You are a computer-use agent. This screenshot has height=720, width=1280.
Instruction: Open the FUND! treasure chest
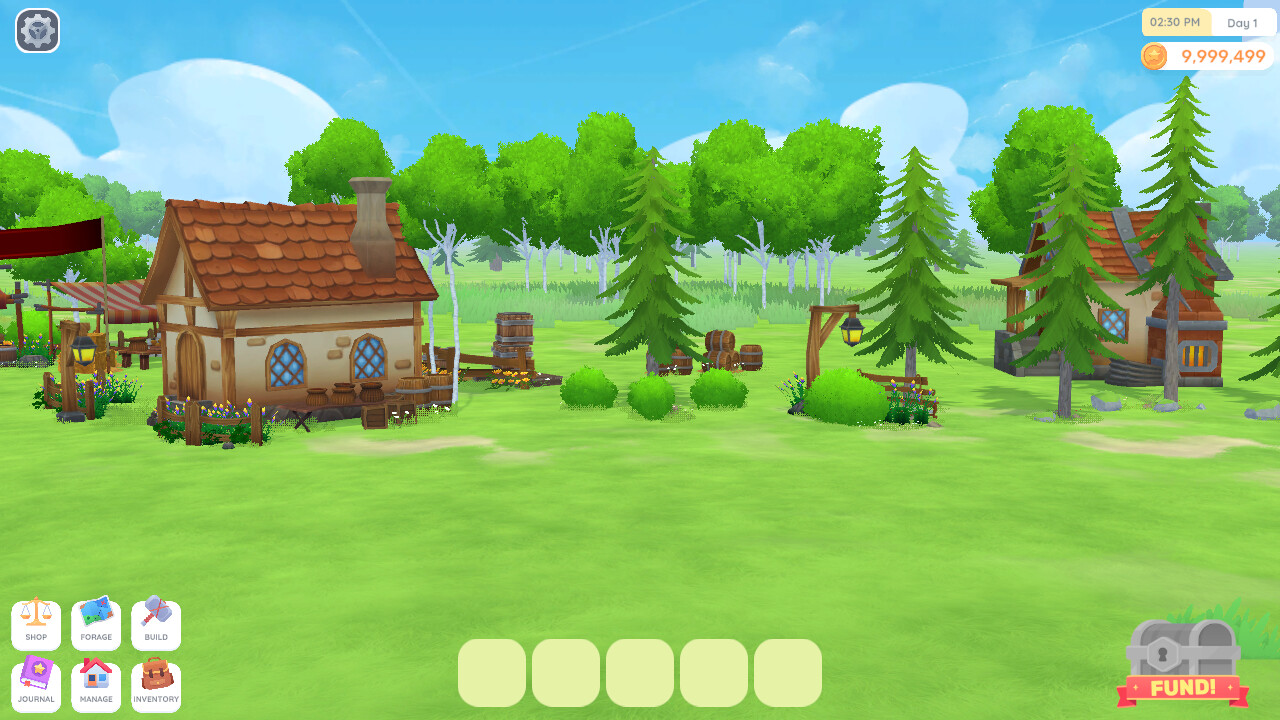(x=1184, y=660)
